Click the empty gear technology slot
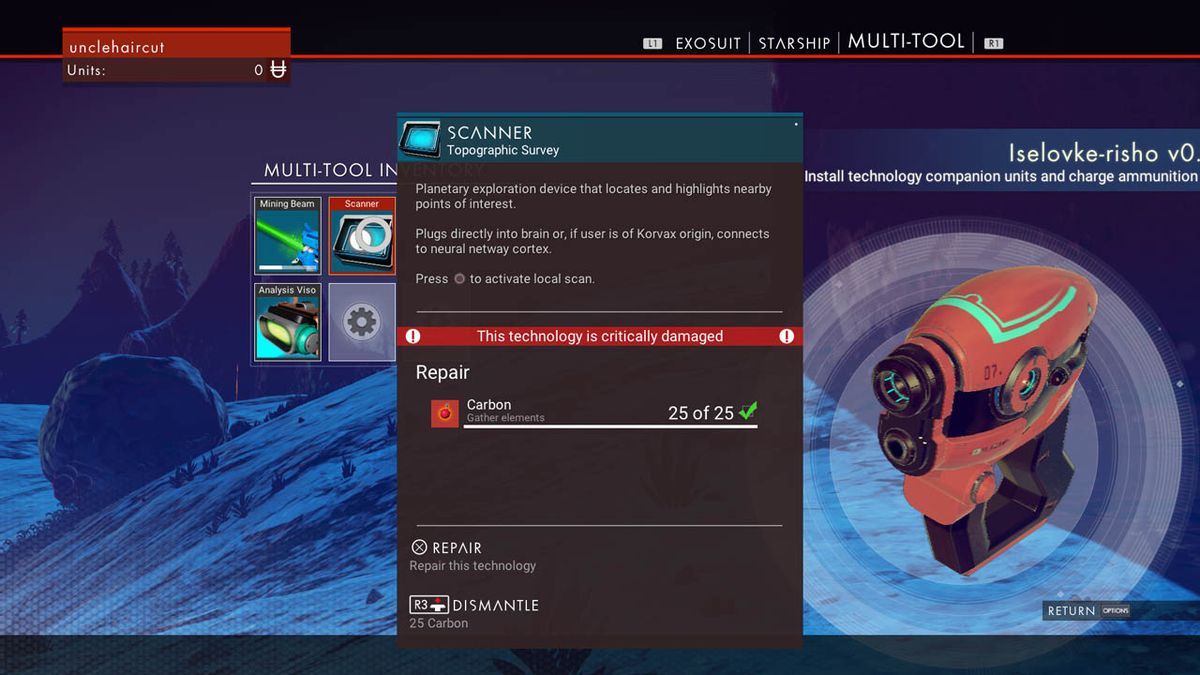Viewport: 1200px width, 675px height. (362, 321)
